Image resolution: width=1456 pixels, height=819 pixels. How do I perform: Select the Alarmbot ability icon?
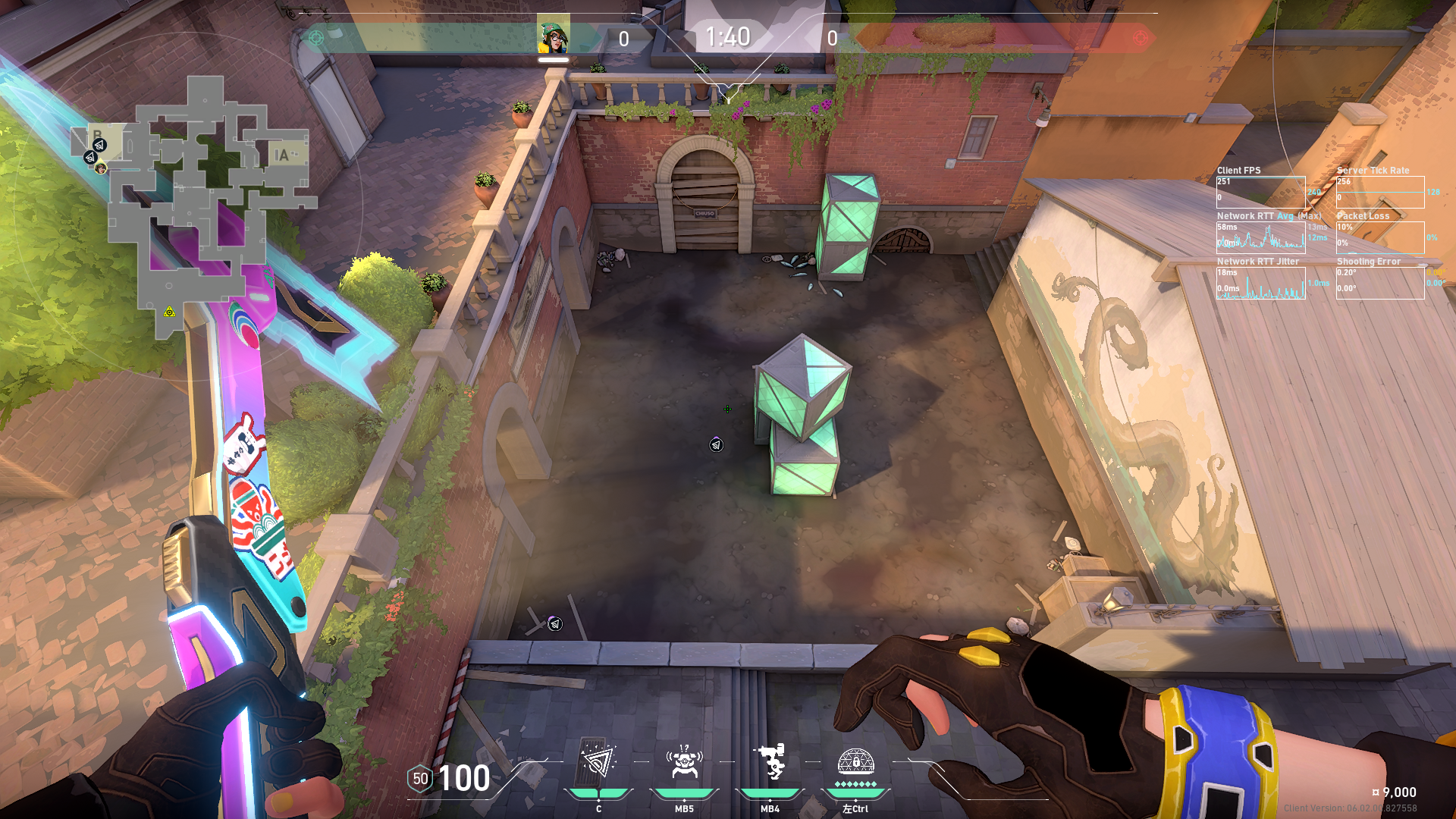(x=684, y=763)
